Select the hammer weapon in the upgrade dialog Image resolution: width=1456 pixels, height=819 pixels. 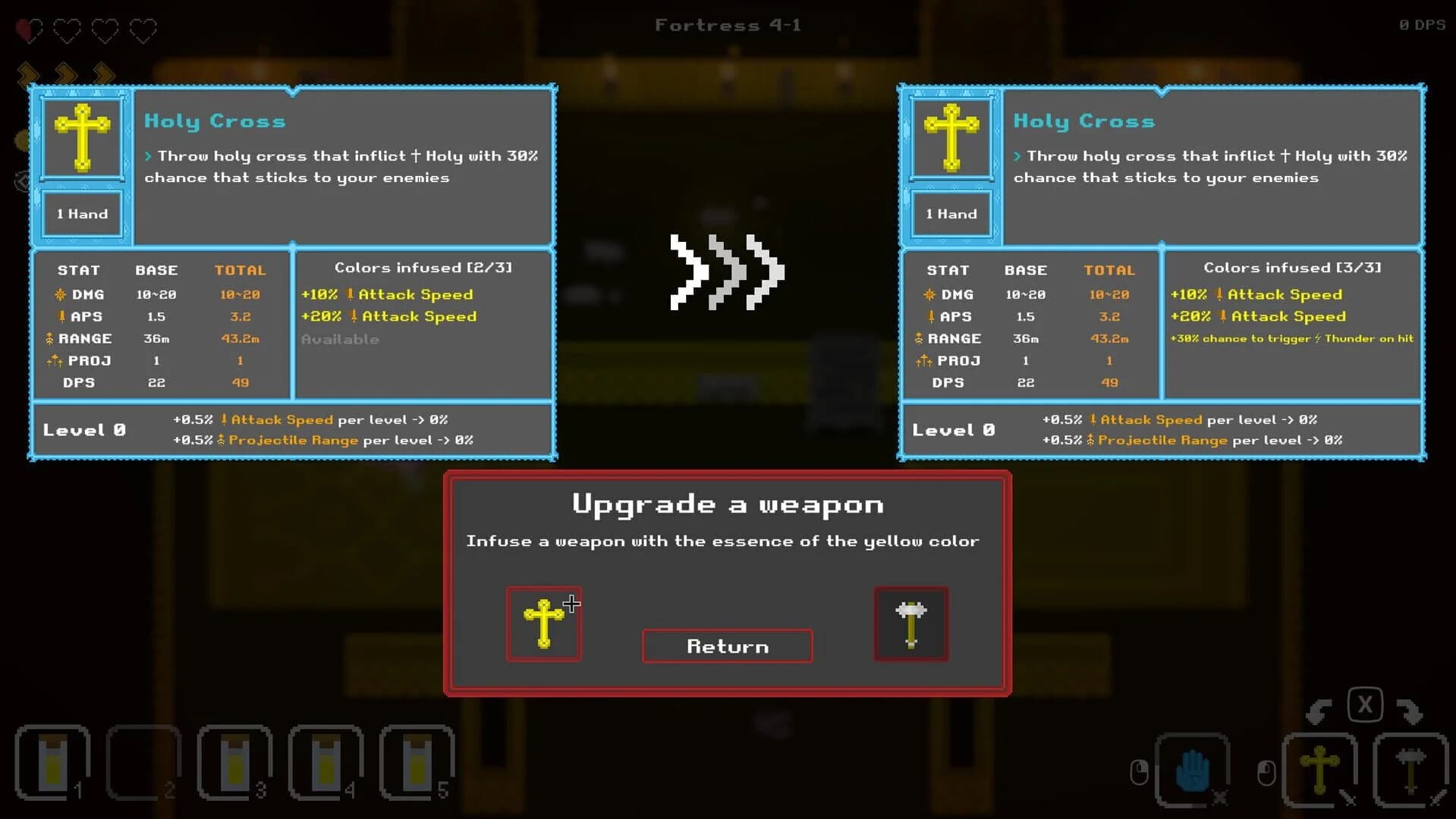910,623
